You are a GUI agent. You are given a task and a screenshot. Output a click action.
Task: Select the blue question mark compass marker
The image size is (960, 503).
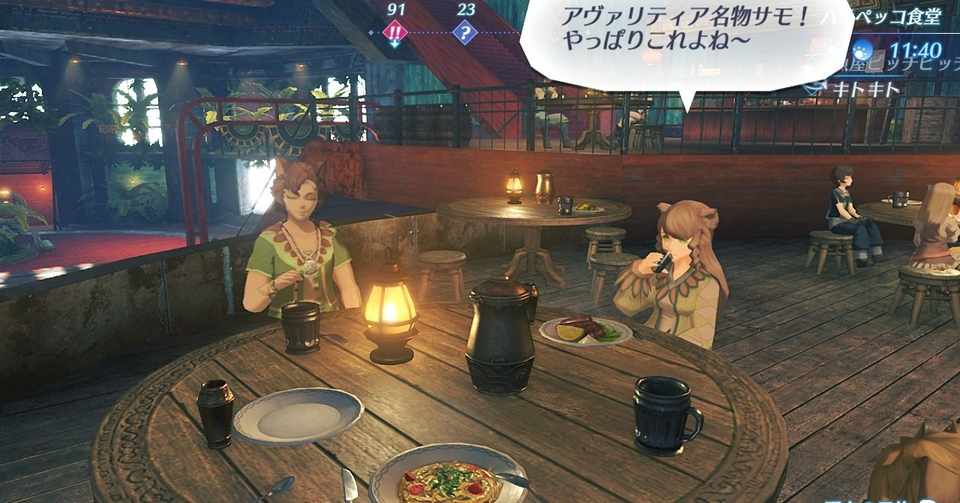pyautogui.click(x=465, y=32)
